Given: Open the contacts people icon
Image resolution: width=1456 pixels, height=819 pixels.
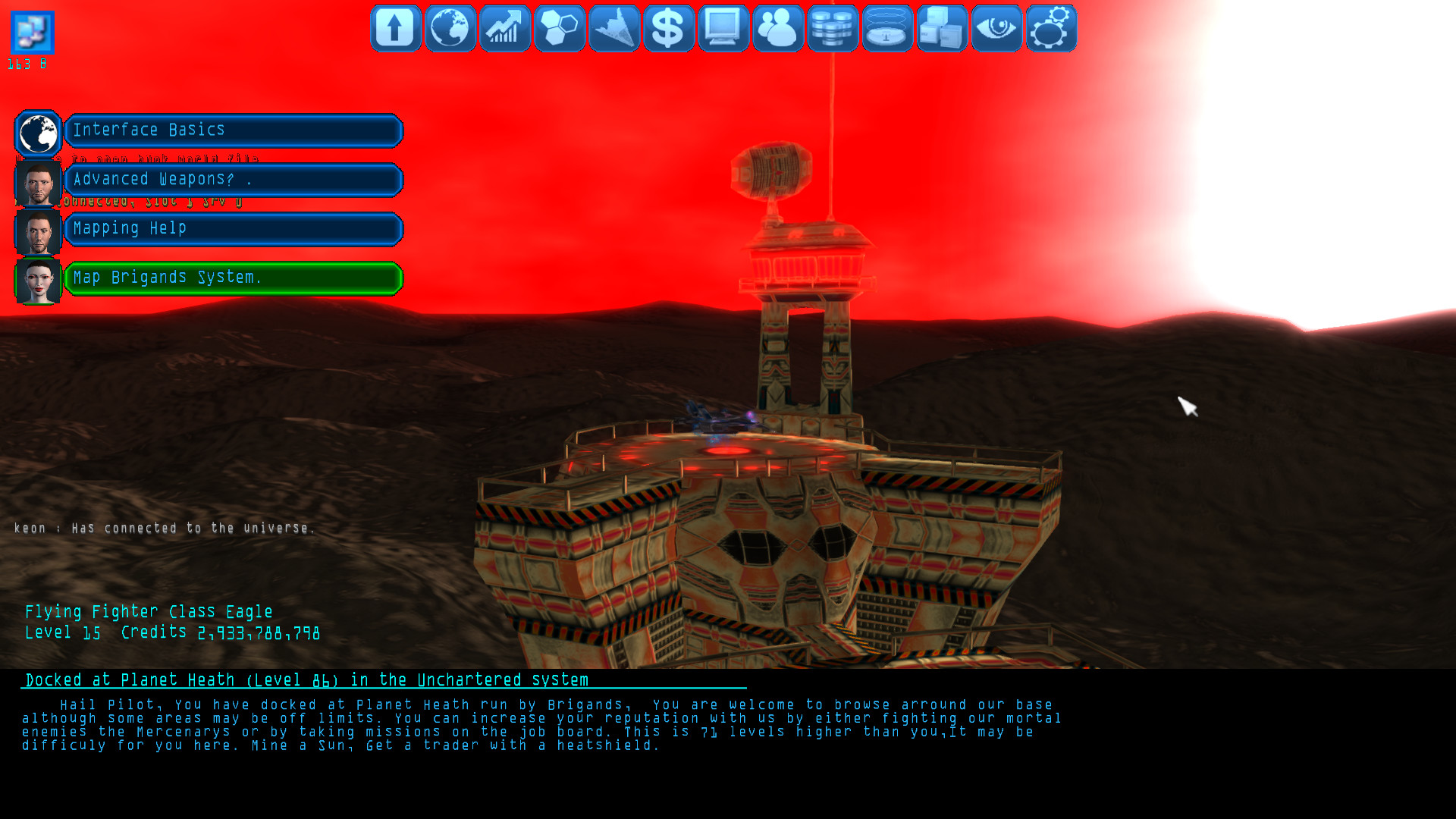Looking at the screenshot, I should click(777, 28).
